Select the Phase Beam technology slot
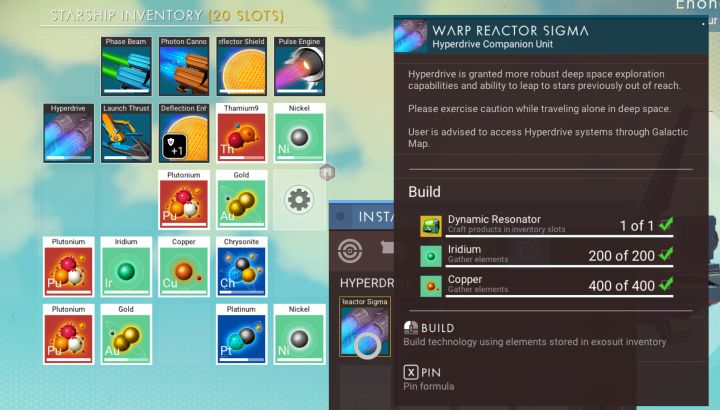The width and height of the screenshot is (720, 410). (127, 66)
